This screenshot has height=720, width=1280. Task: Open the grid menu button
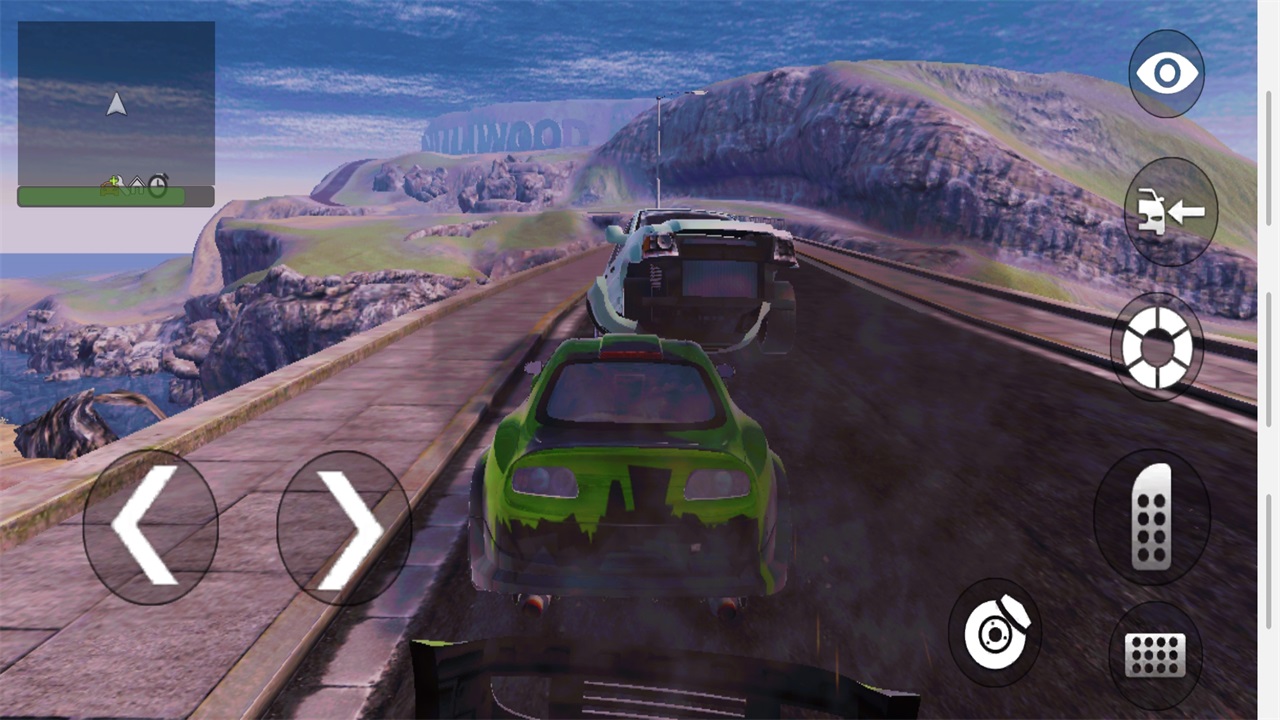click(1155, 655)
